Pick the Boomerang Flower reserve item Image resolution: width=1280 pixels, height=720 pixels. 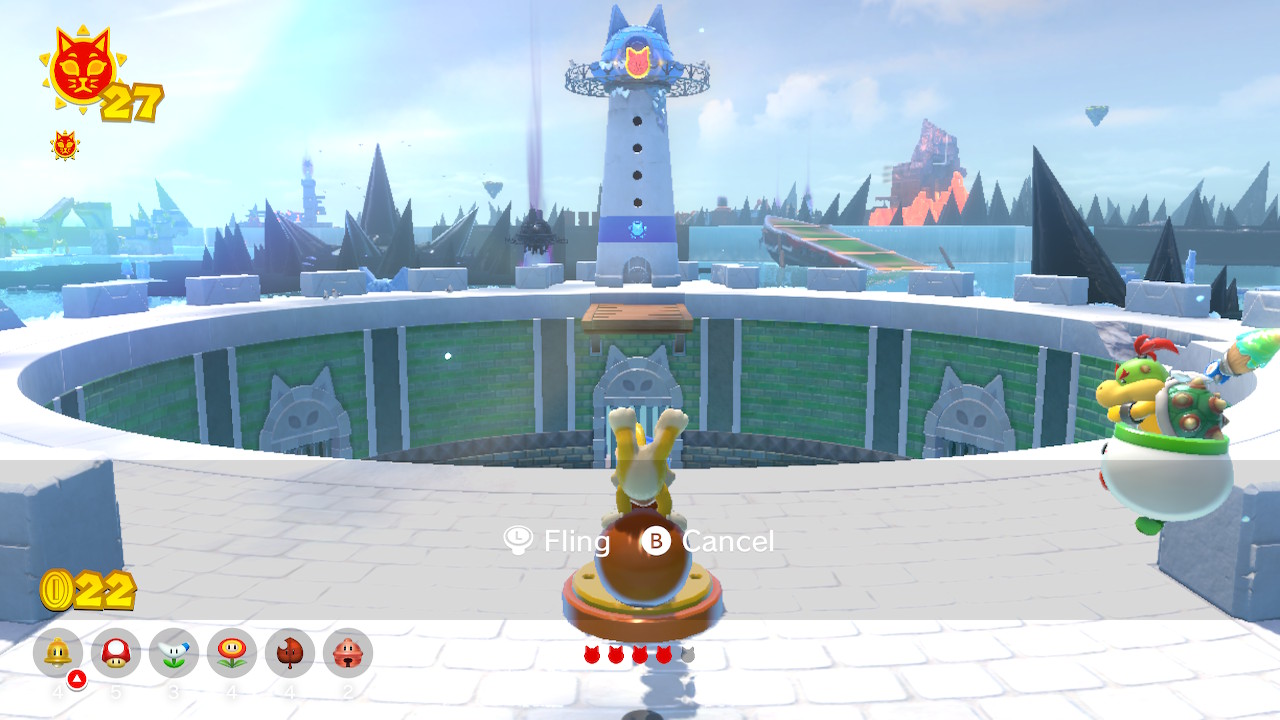[174, 653]
